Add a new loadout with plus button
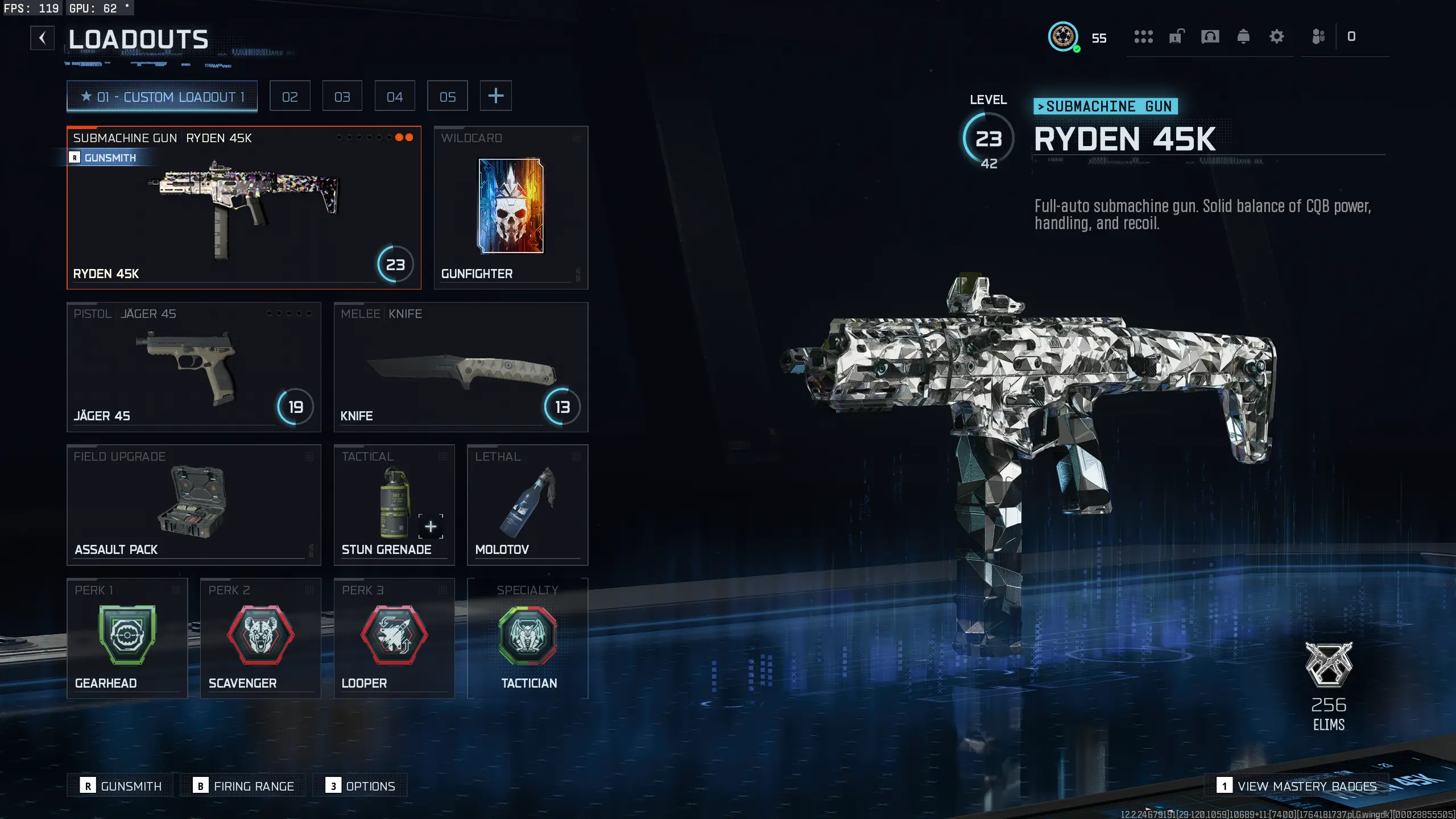The image size is (1456, 819). 496,96
